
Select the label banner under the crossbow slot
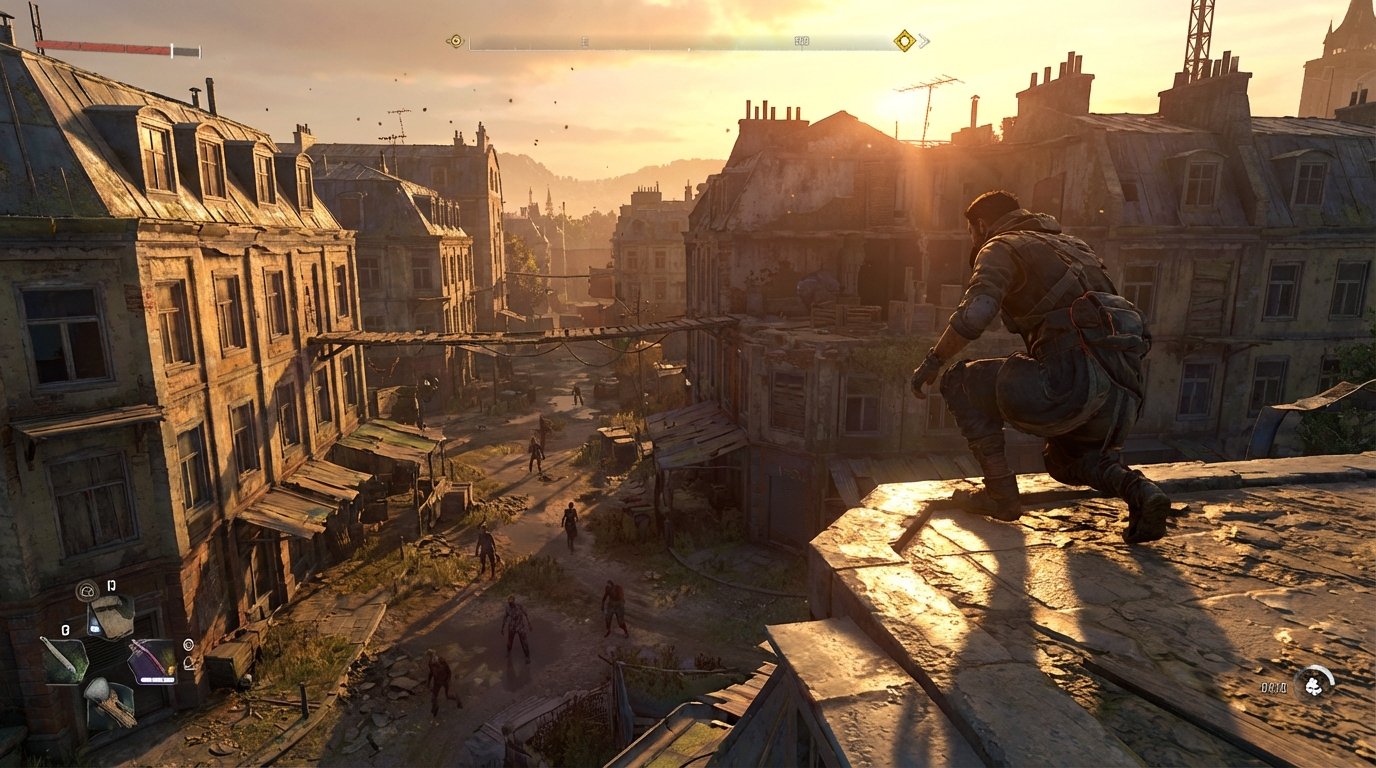[158, 679]
